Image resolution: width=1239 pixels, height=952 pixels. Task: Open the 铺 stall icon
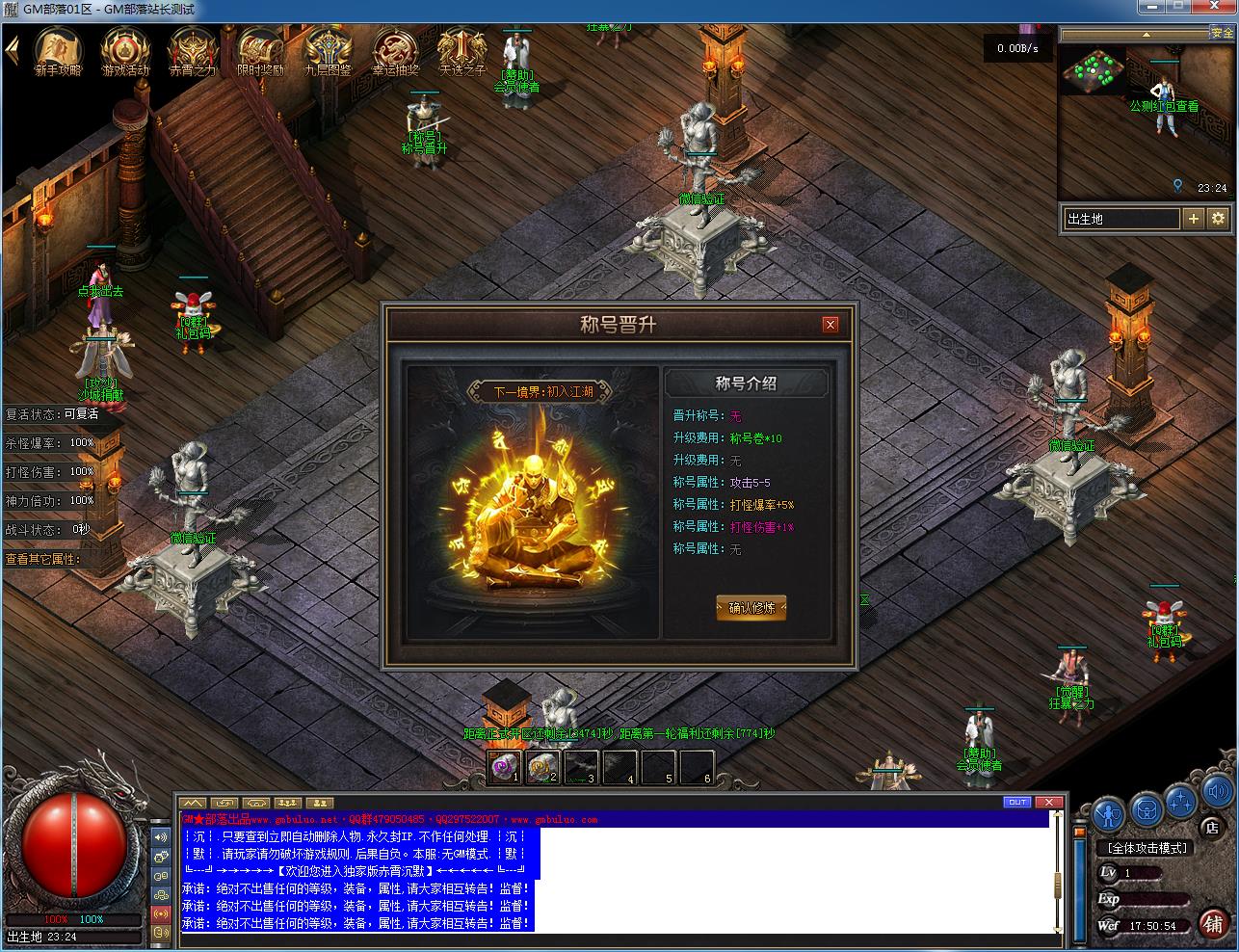coord(1215,924)
